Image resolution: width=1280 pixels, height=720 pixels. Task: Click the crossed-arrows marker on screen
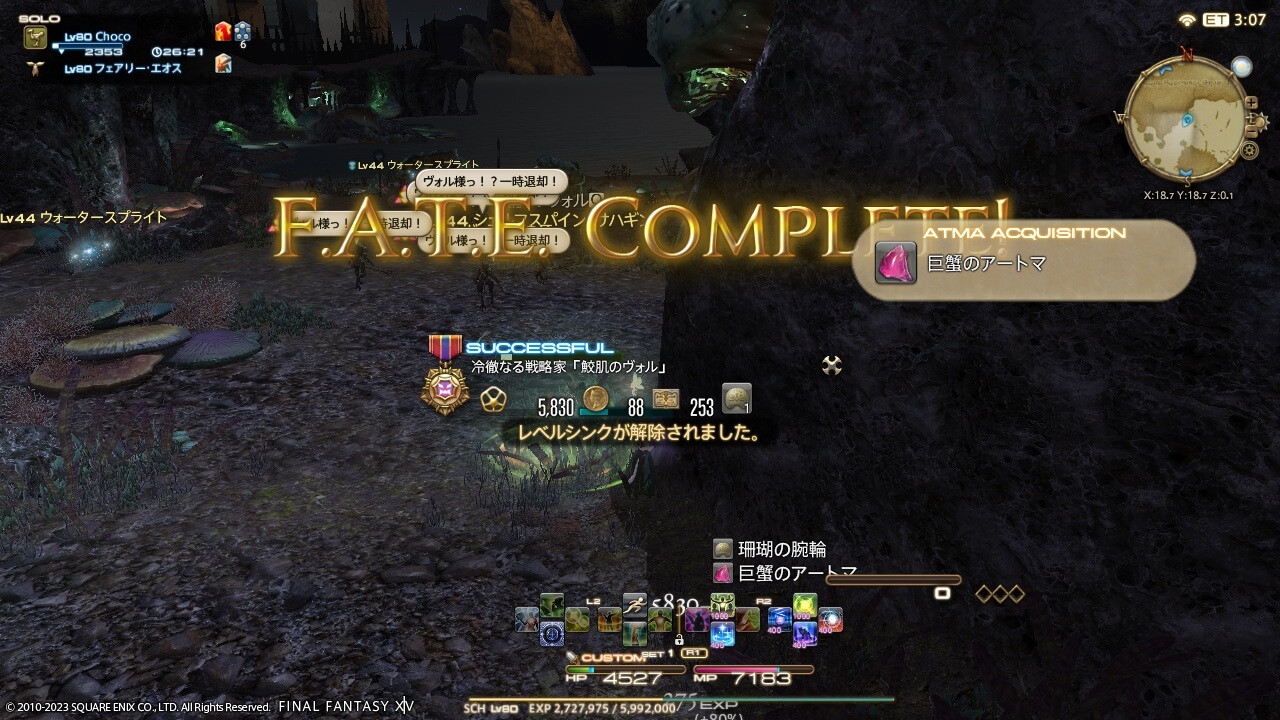830,365
